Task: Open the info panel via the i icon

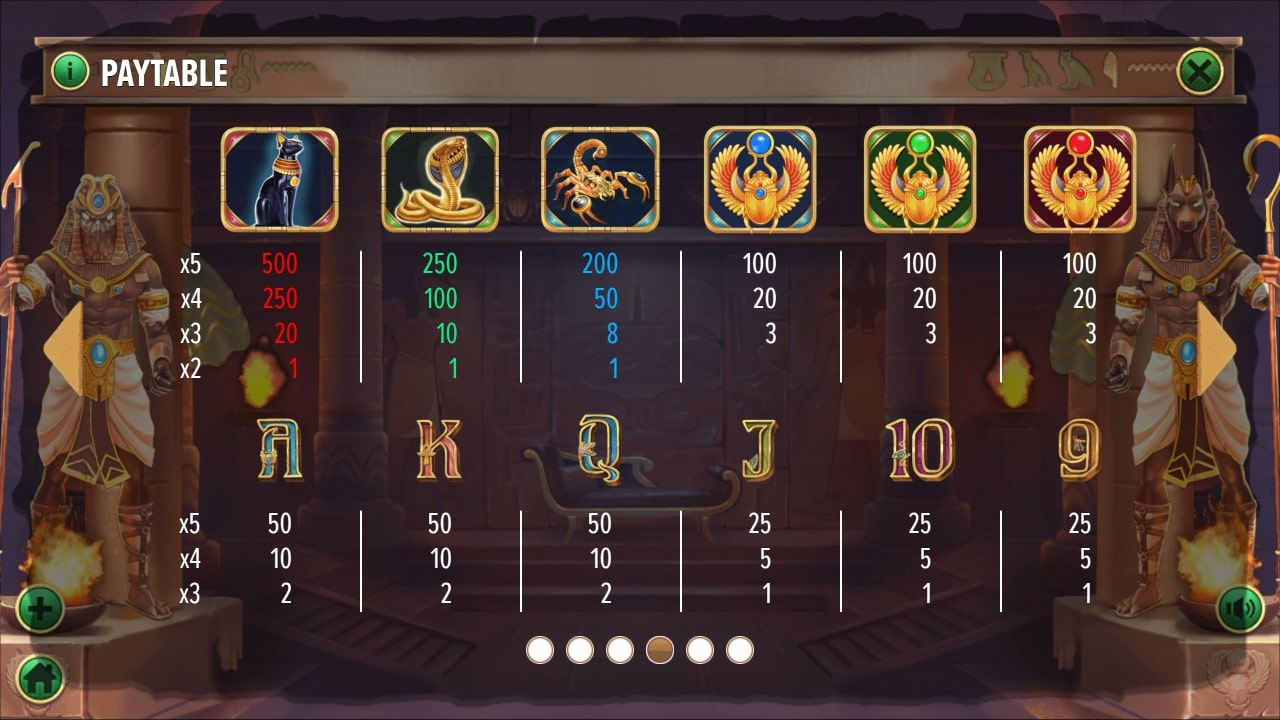Action: click(68, 71)
